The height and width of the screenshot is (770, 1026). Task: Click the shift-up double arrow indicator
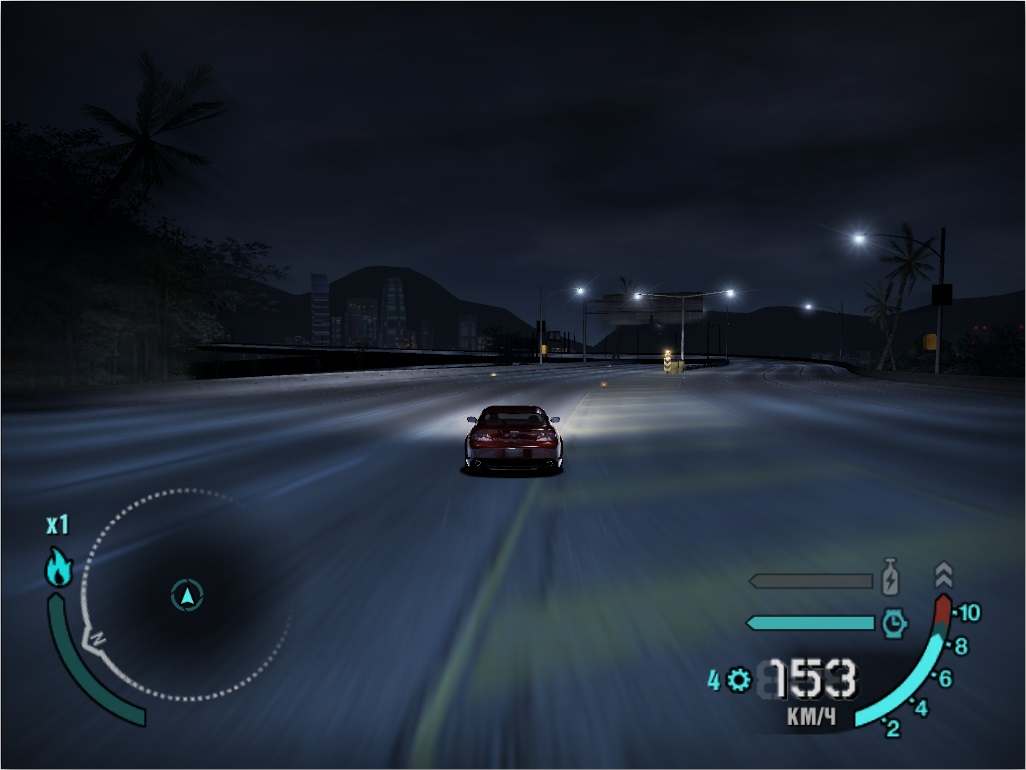pos(943,575)
